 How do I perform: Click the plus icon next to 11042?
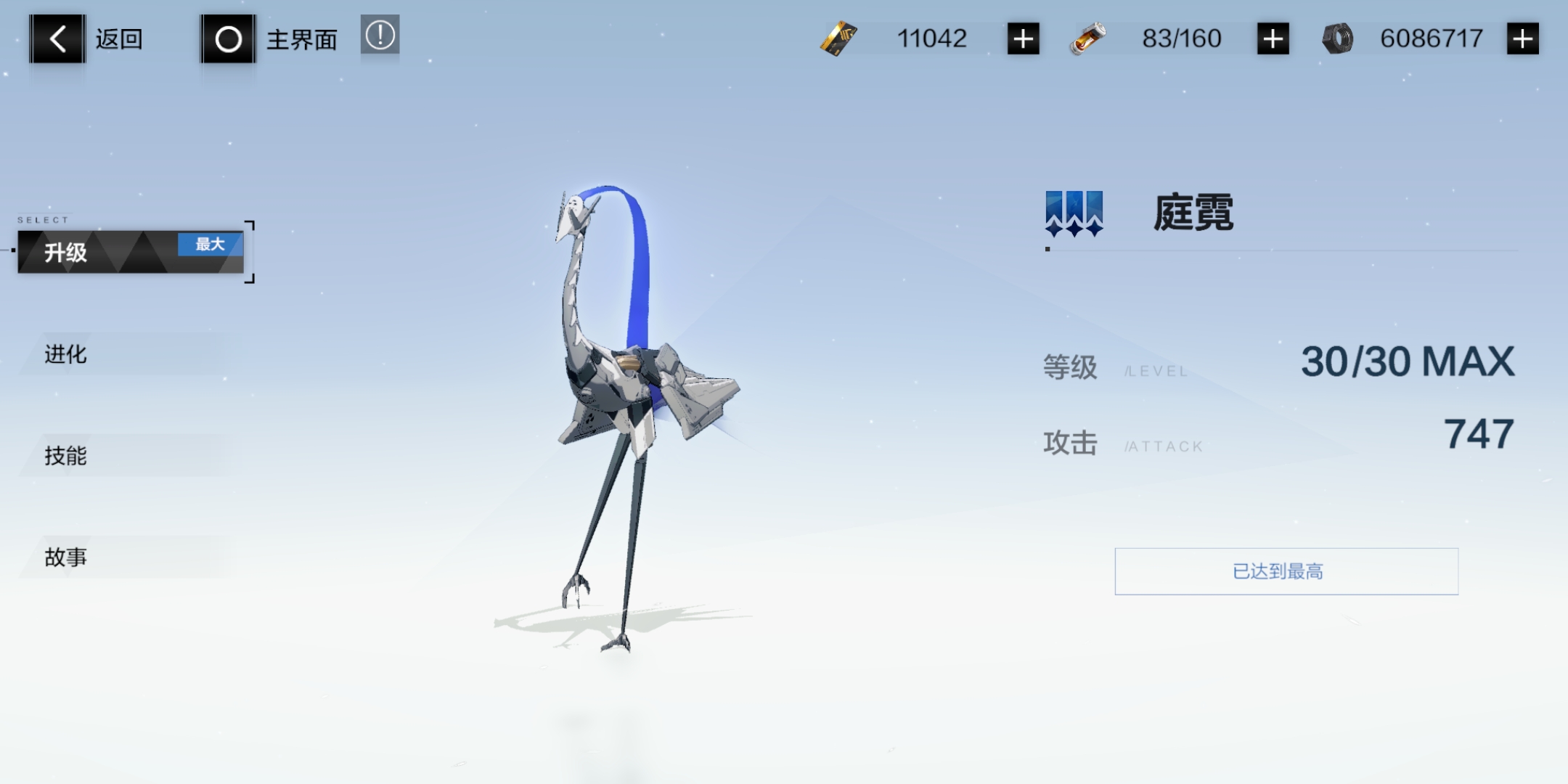tap(1024, 38)
